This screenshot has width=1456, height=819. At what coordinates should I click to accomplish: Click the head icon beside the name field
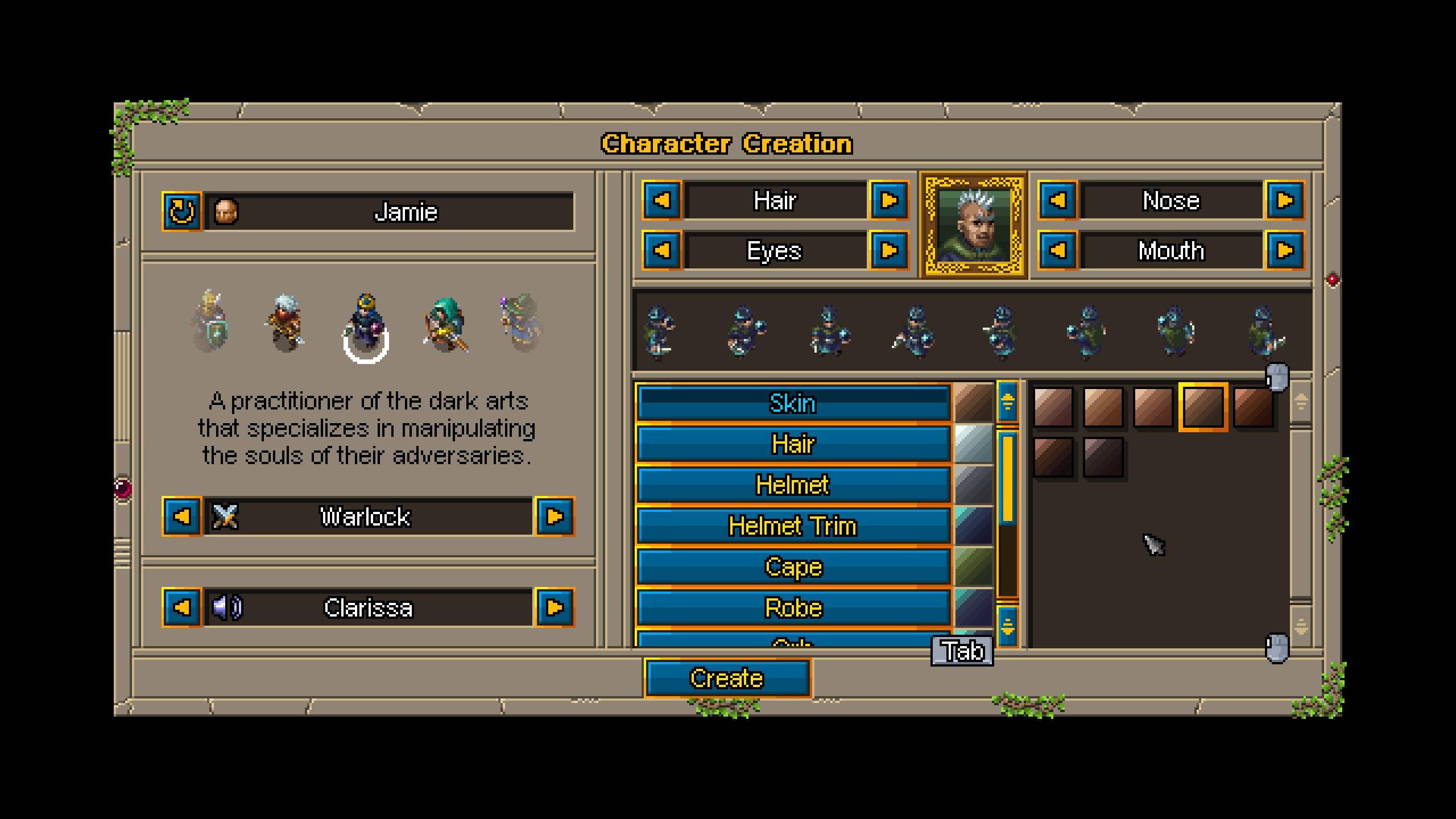point(226,213)
